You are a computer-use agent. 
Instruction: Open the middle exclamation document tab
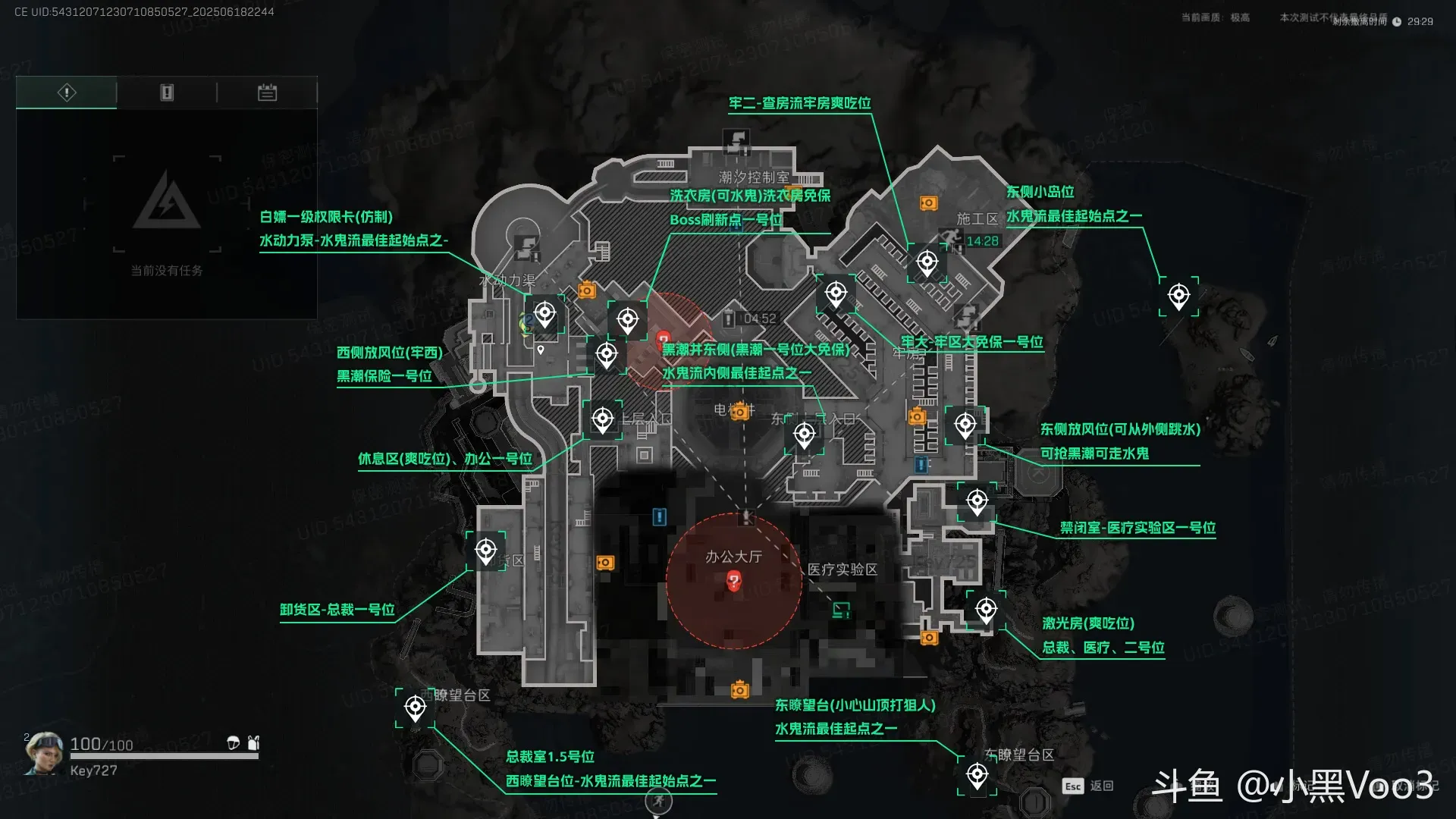[x=167, y=93]
